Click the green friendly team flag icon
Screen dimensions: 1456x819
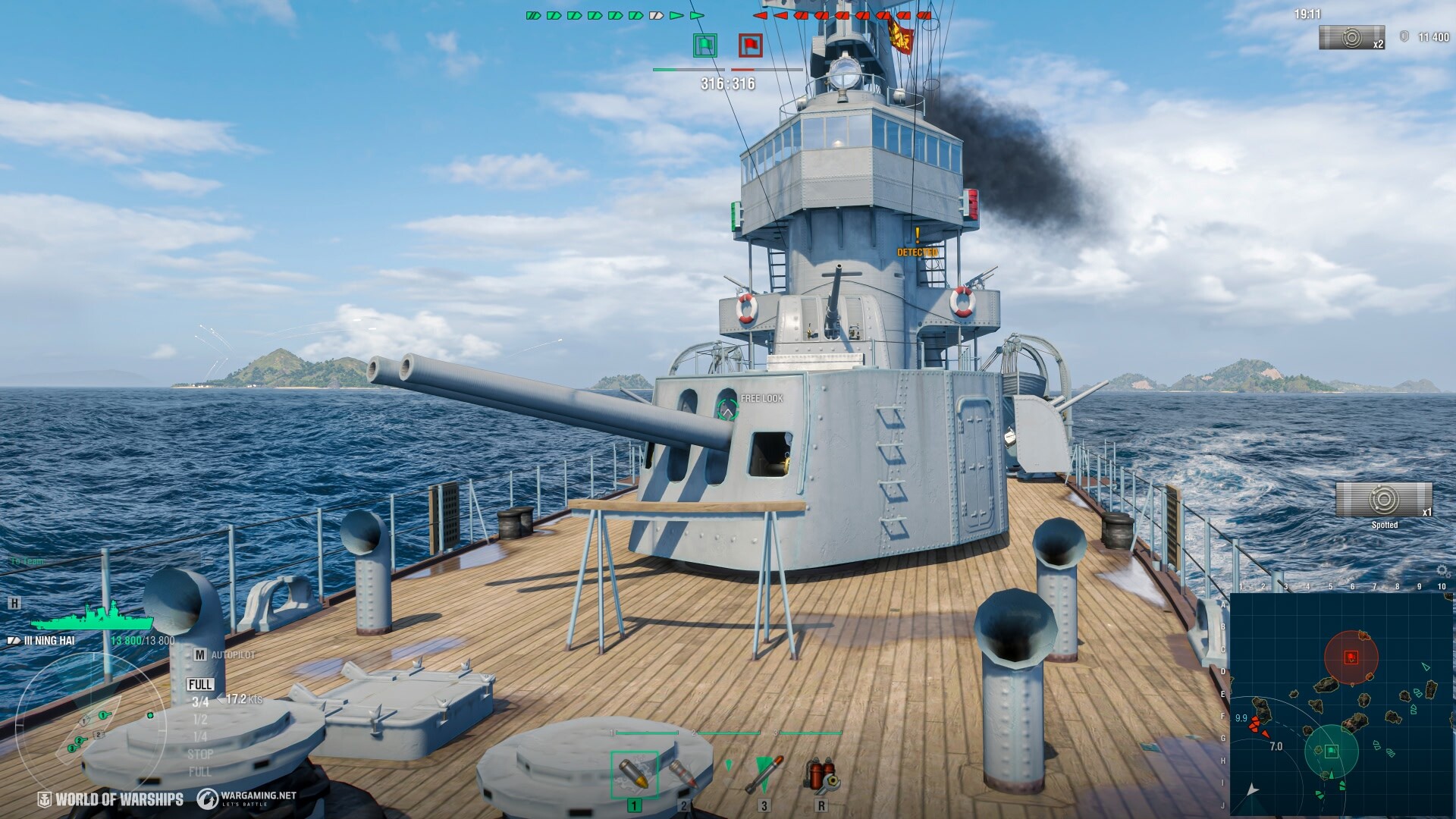(705, 46)
